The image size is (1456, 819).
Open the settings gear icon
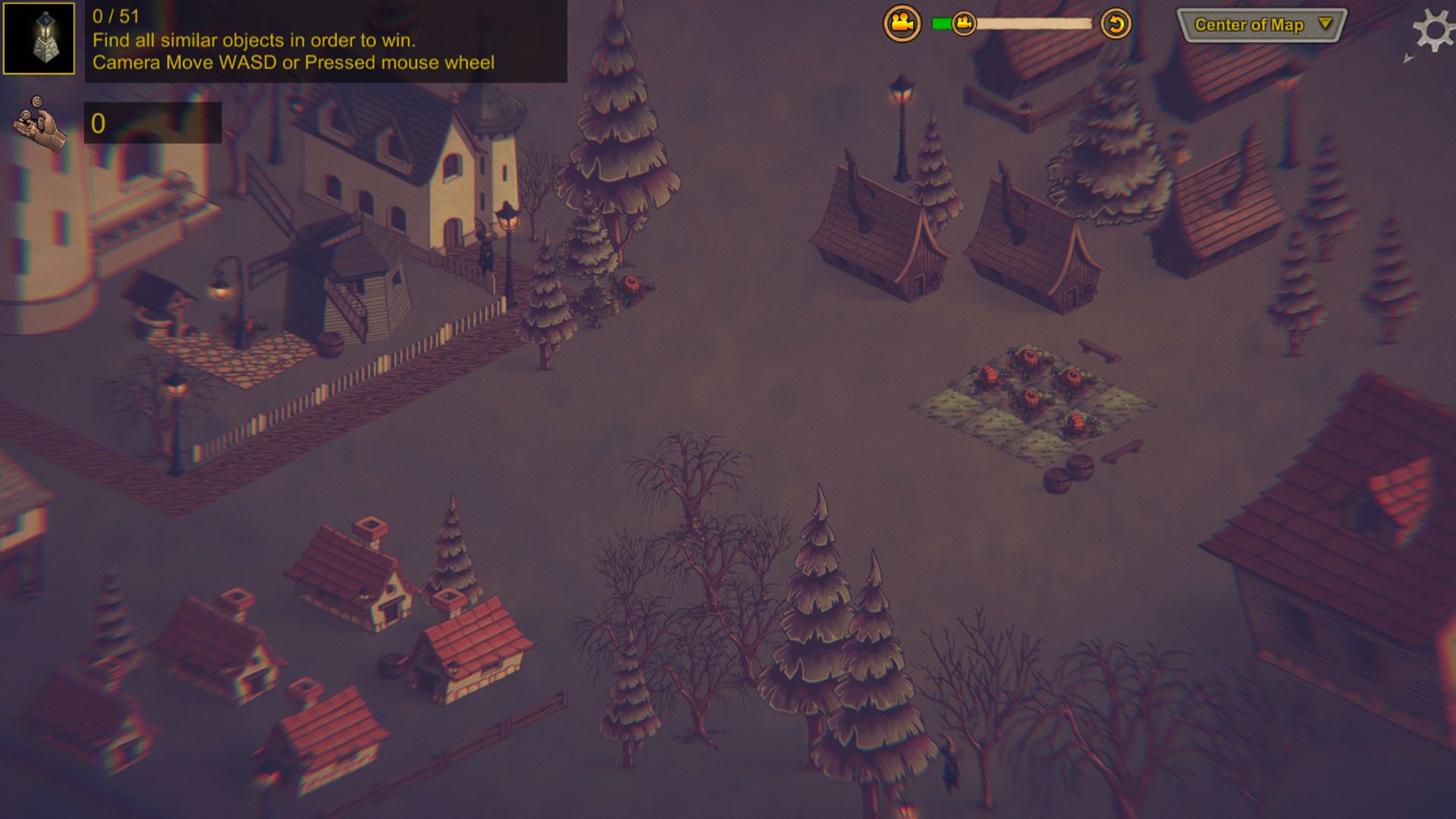coord(1432,30)
